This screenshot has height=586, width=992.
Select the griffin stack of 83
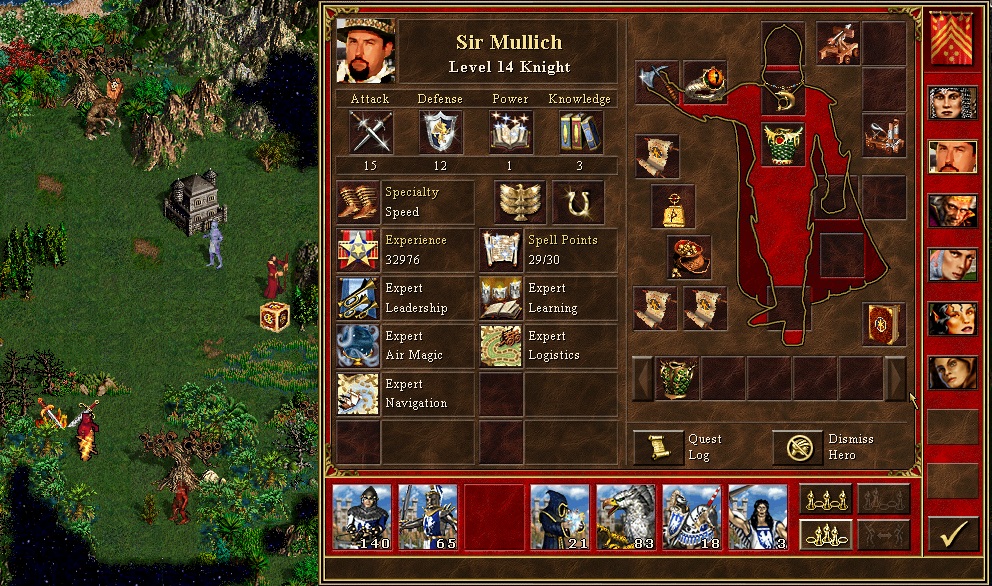pos(625,517)
